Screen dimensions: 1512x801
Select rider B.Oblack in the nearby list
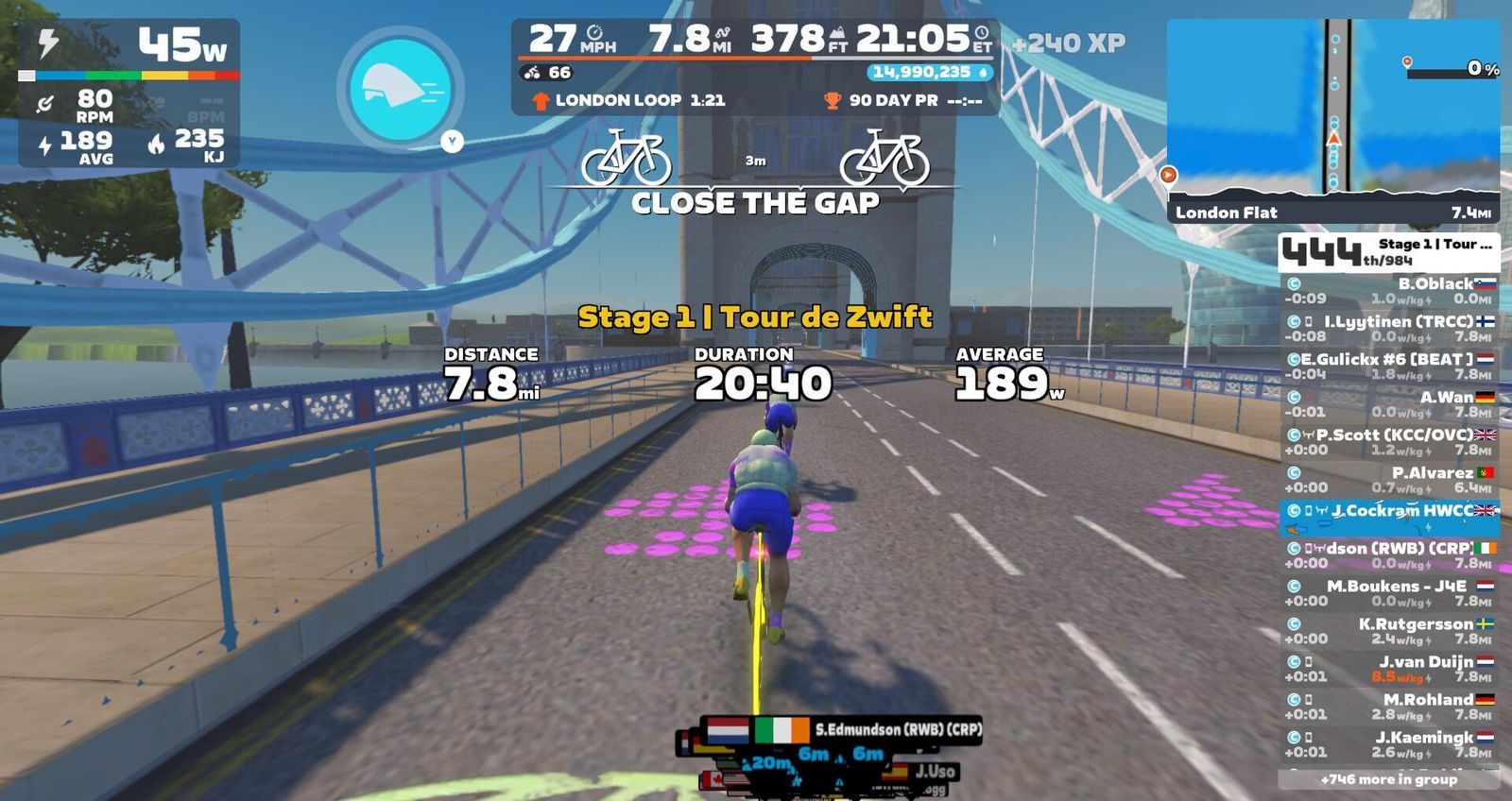point(1389,290)
